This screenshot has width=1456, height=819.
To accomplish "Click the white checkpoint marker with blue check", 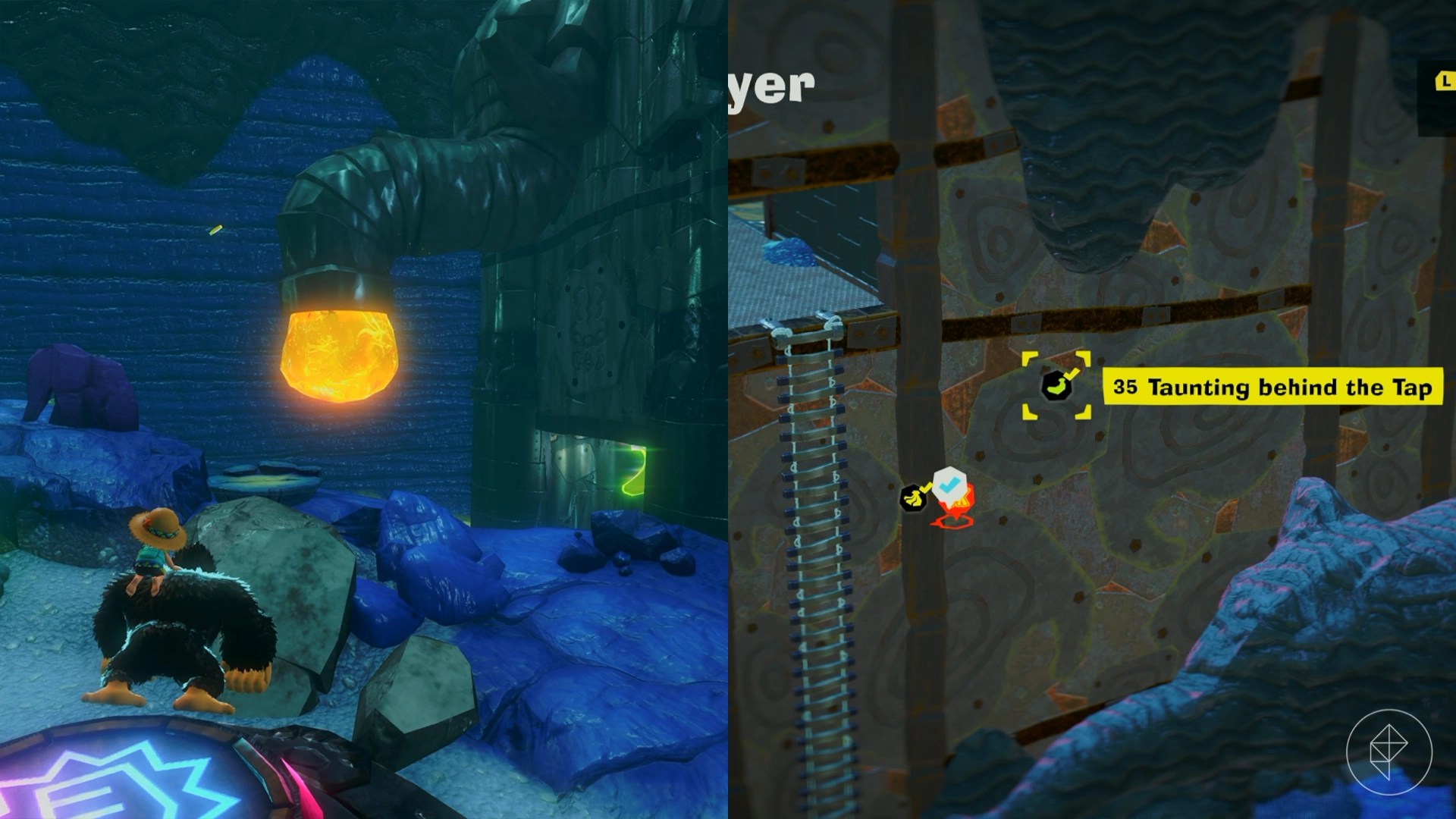I will pyautogui.click(x=948, y=485).
